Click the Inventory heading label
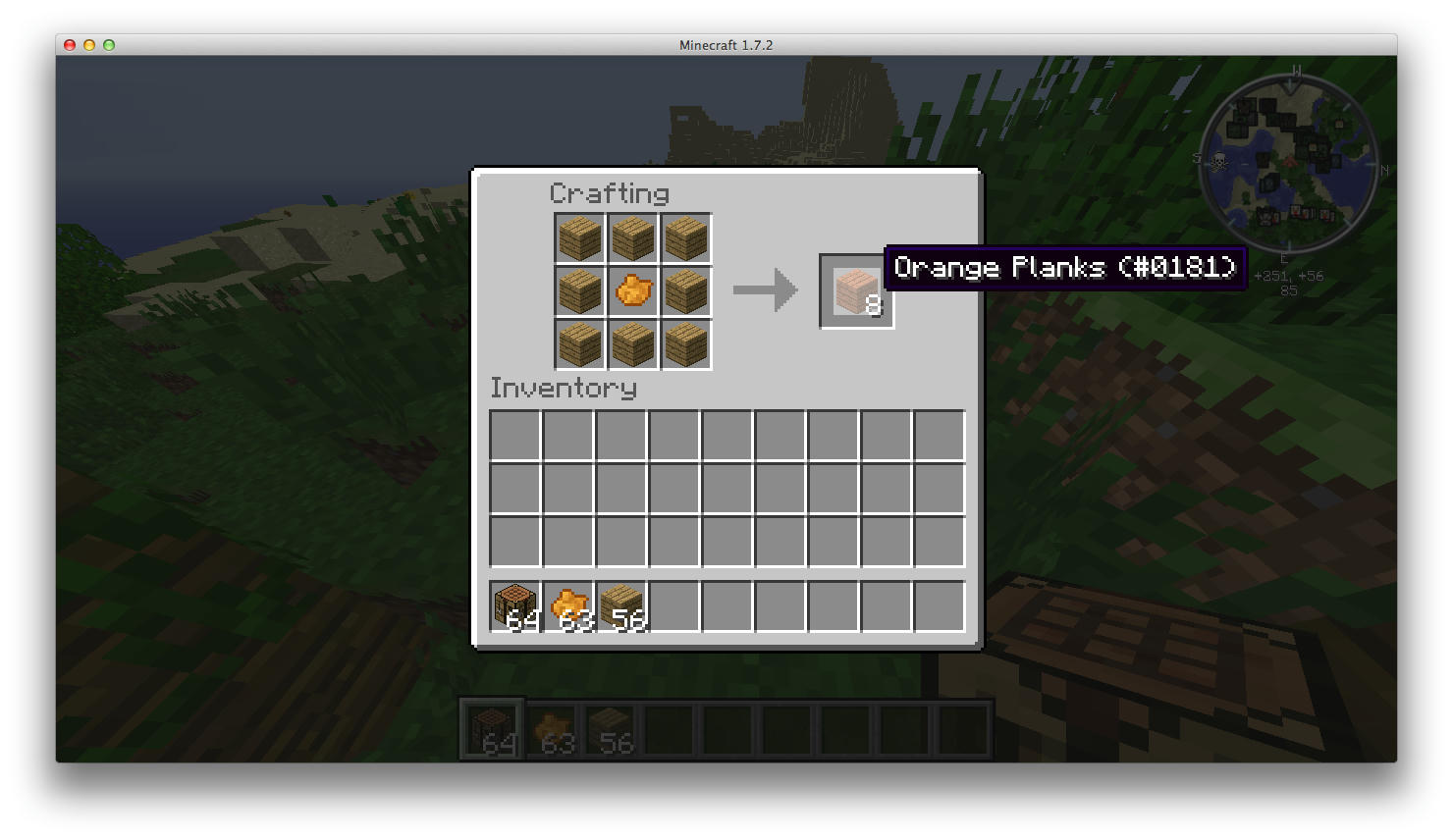The image size is (1453, 840). 564,388
